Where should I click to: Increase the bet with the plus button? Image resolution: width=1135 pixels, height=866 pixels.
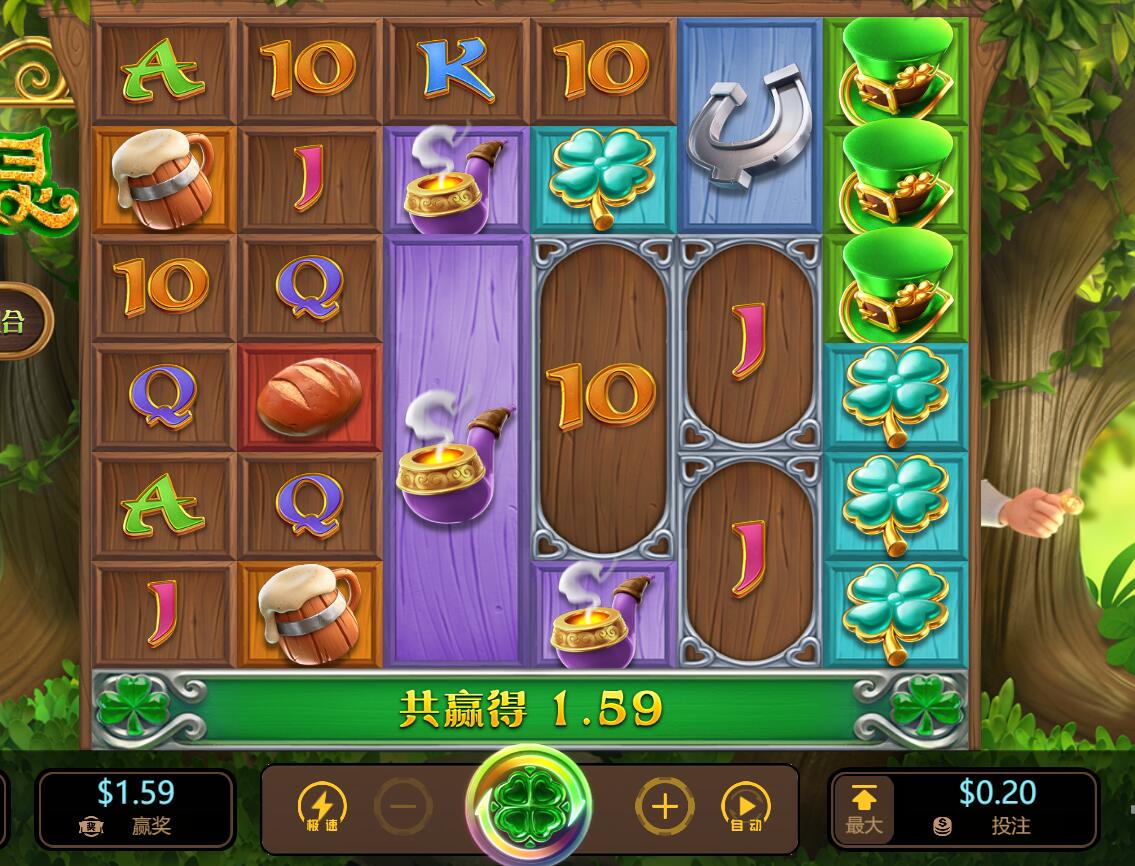coord(664,806)
